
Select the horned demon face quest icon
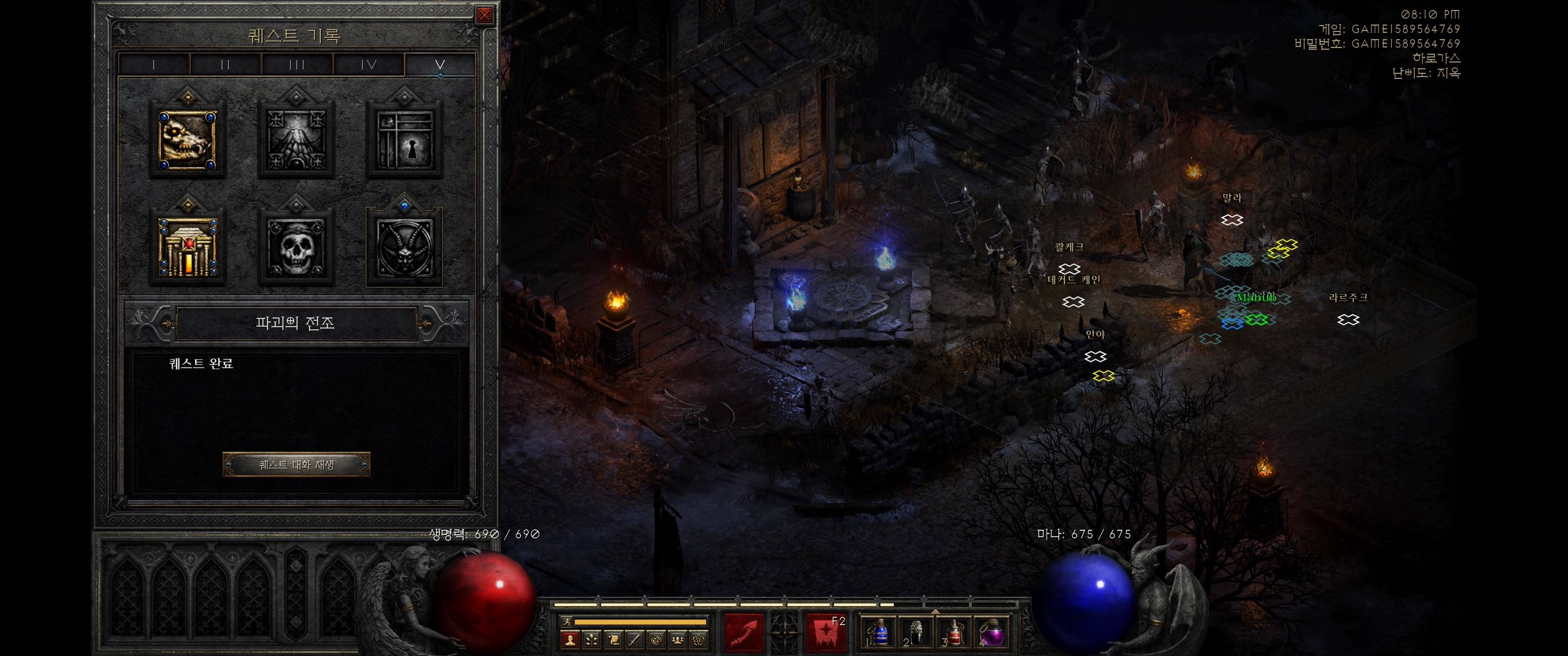tap(404, 248)
